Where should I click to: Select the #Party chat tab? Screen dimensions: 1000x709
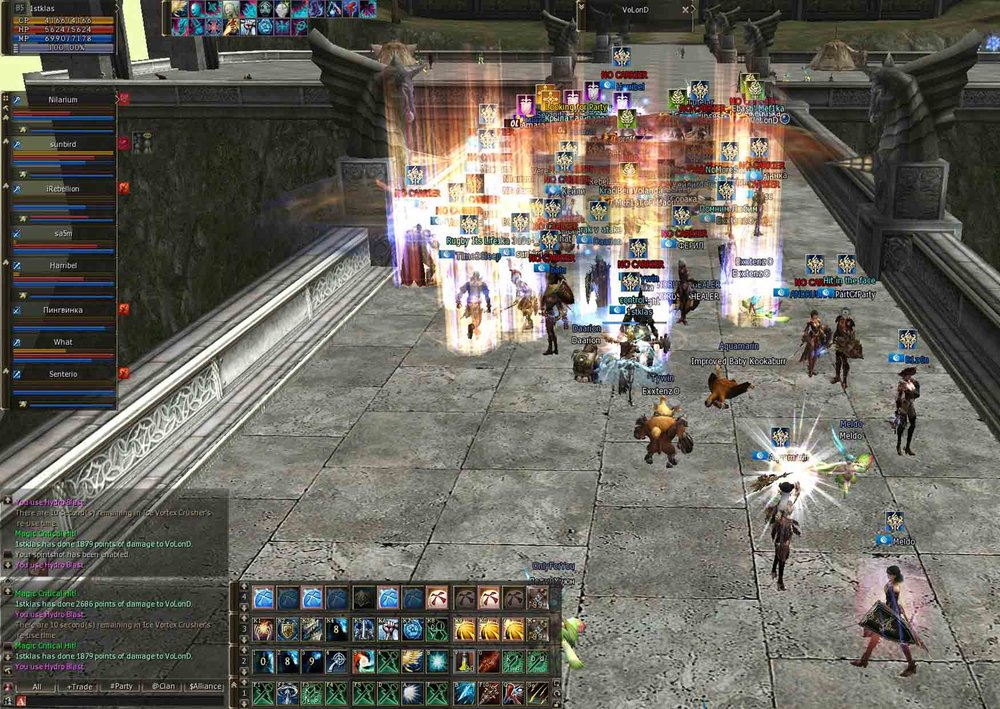coord(121,687)
